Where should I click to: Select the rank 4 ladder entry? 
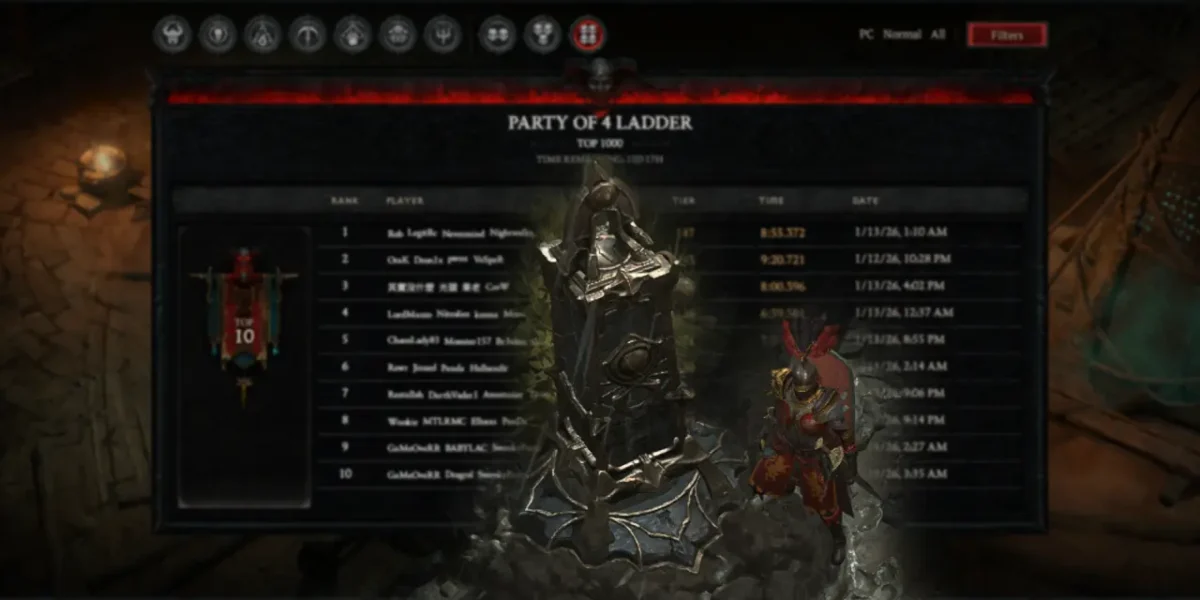(x=450, y=313)
